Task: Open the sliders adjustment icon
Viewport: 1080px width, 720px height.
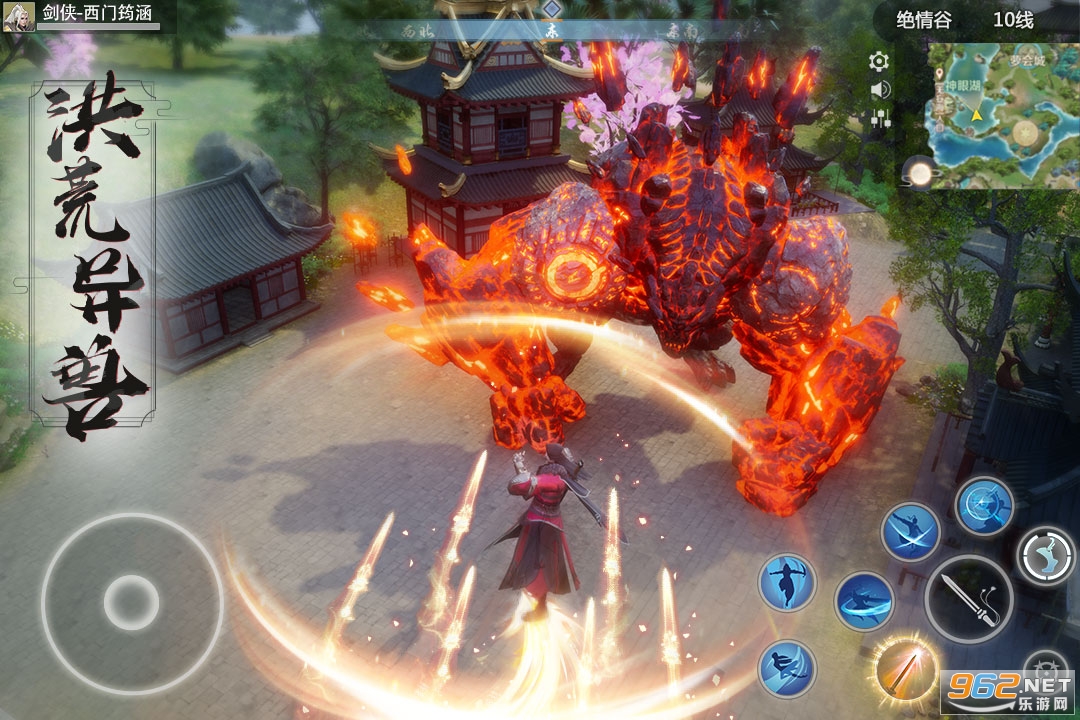Action: tap(880, 118)
